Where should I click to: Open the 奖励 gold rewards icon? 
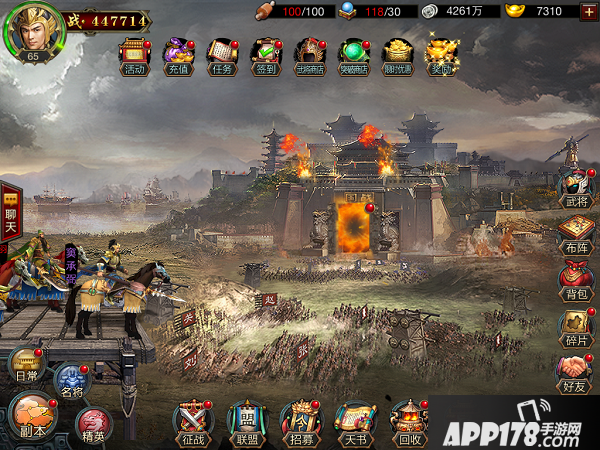(440, 54)
